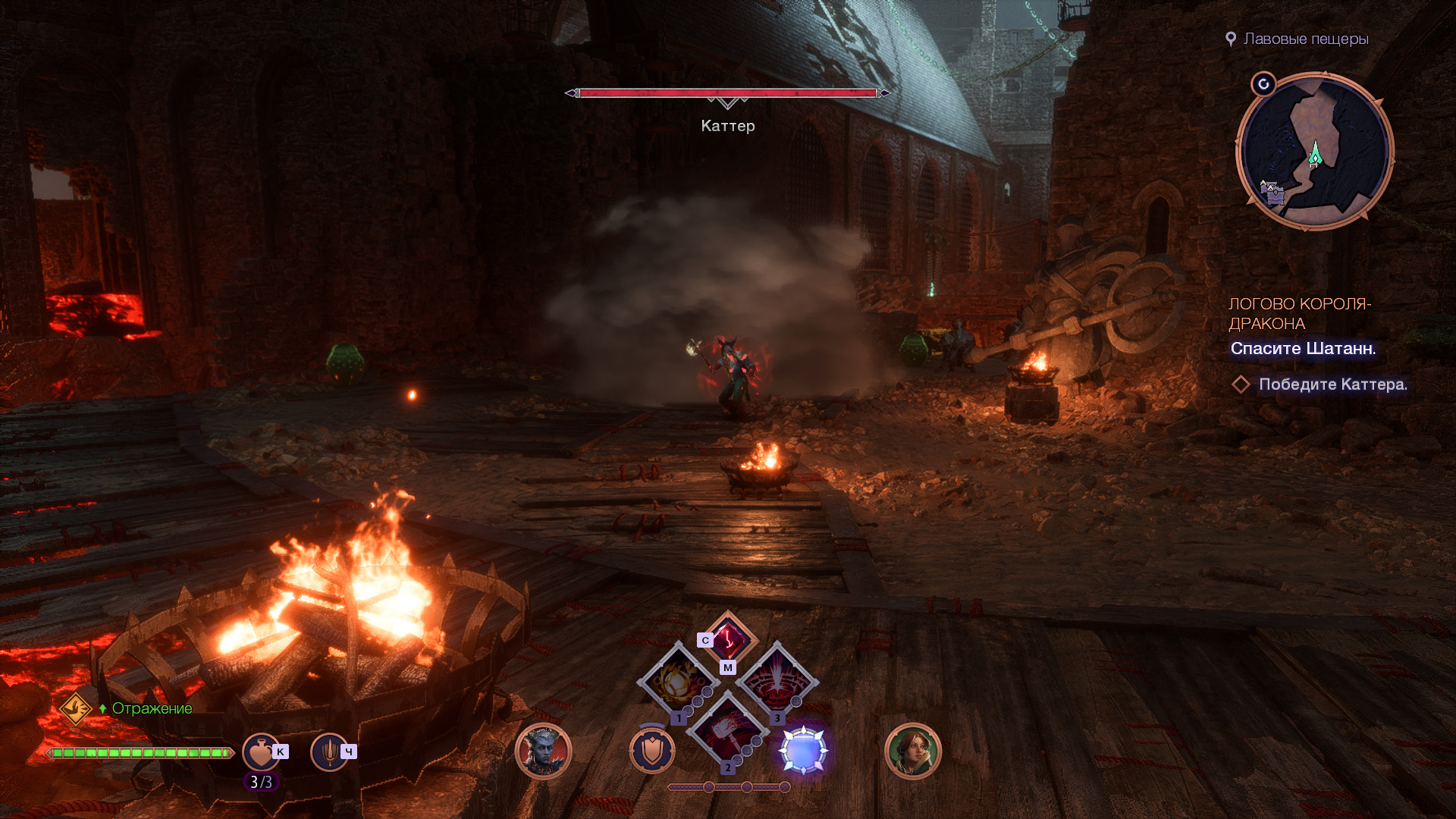Screen dimensions: 1456x819
Task: Activate the red spiked impact ability
Action: (x=777, y=682)
